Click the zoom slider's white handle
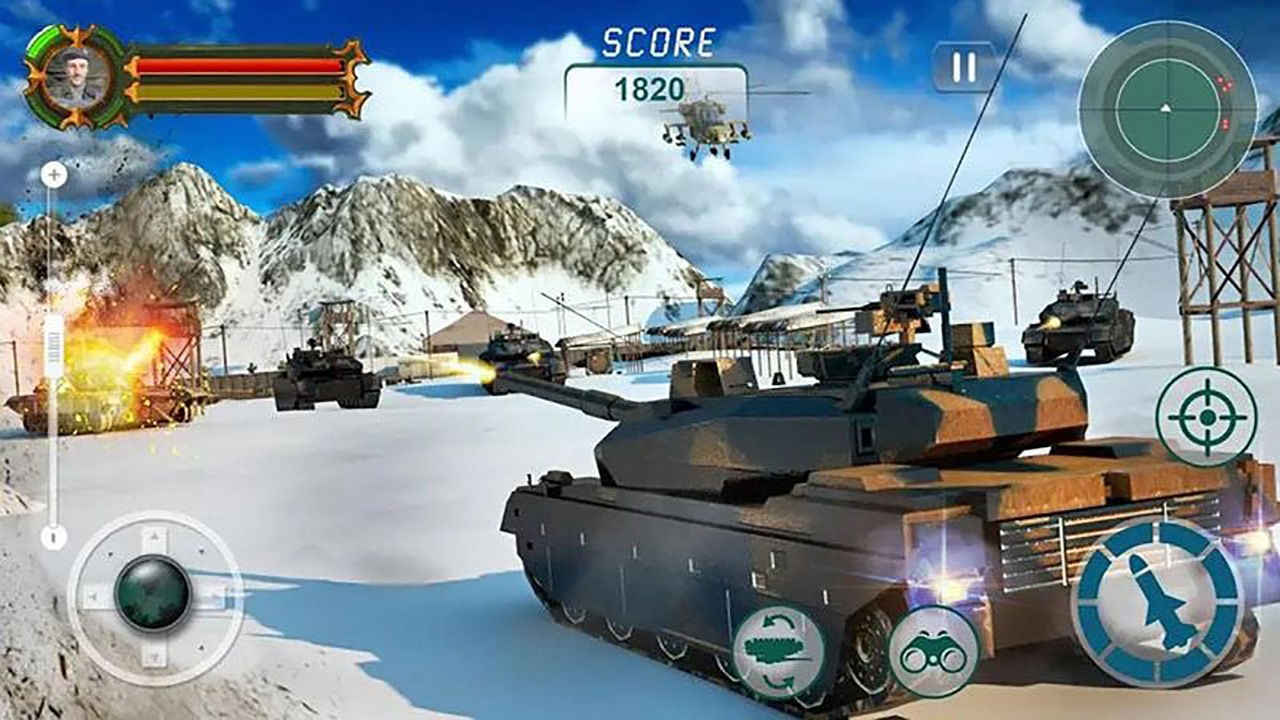Image resolution: width=1280 pixels, height=720 pixels. tap(54, 346)
